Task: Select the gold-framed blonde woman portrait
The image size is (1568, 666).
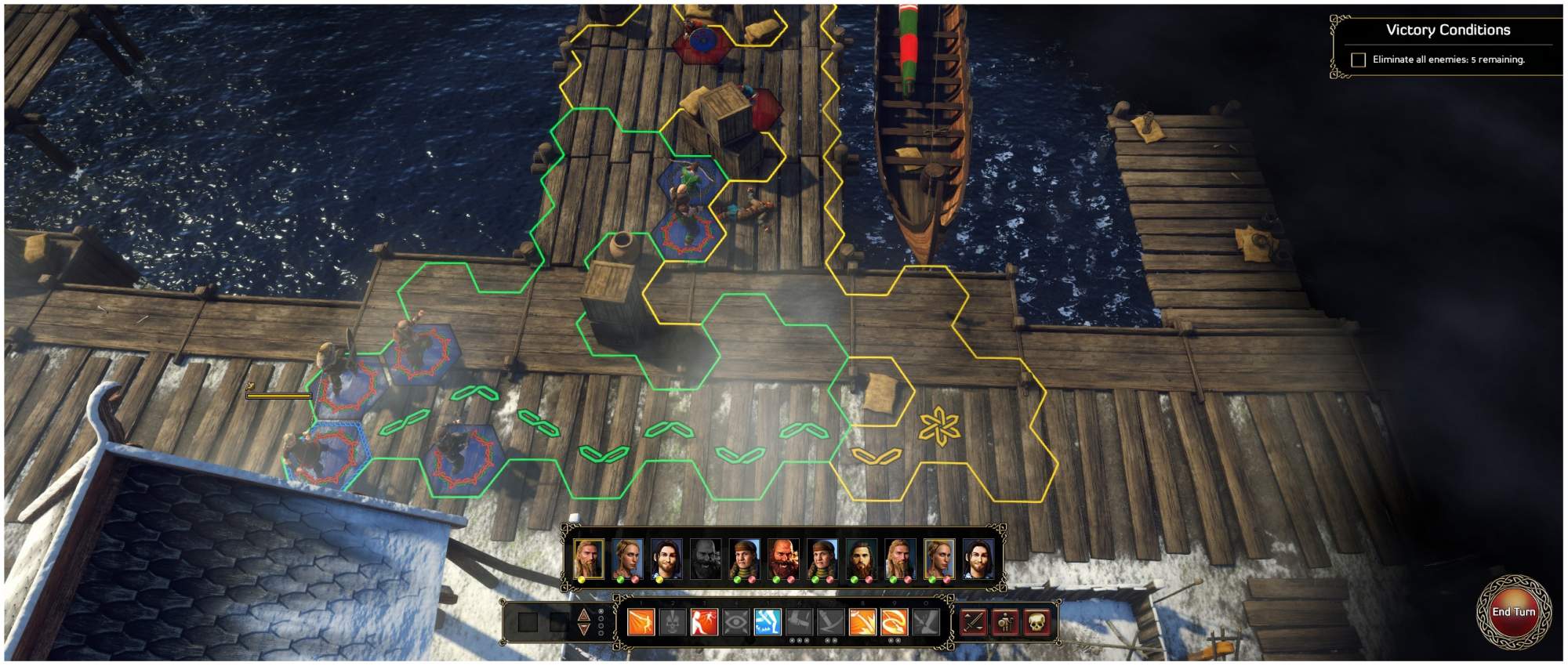Action: point(939,558)
